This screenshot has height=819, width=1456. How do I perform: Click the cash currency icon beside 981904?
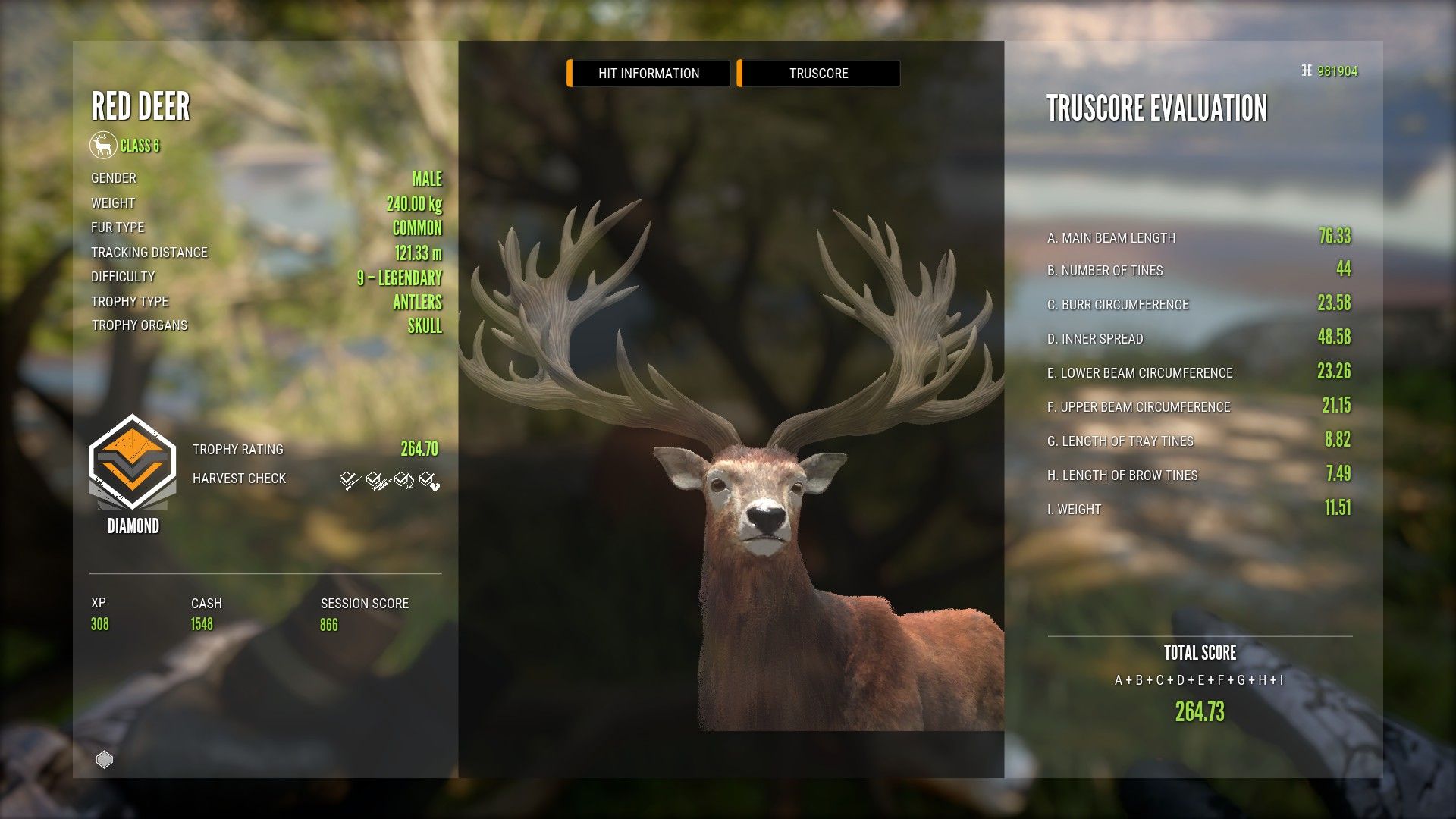point(1307,72)
